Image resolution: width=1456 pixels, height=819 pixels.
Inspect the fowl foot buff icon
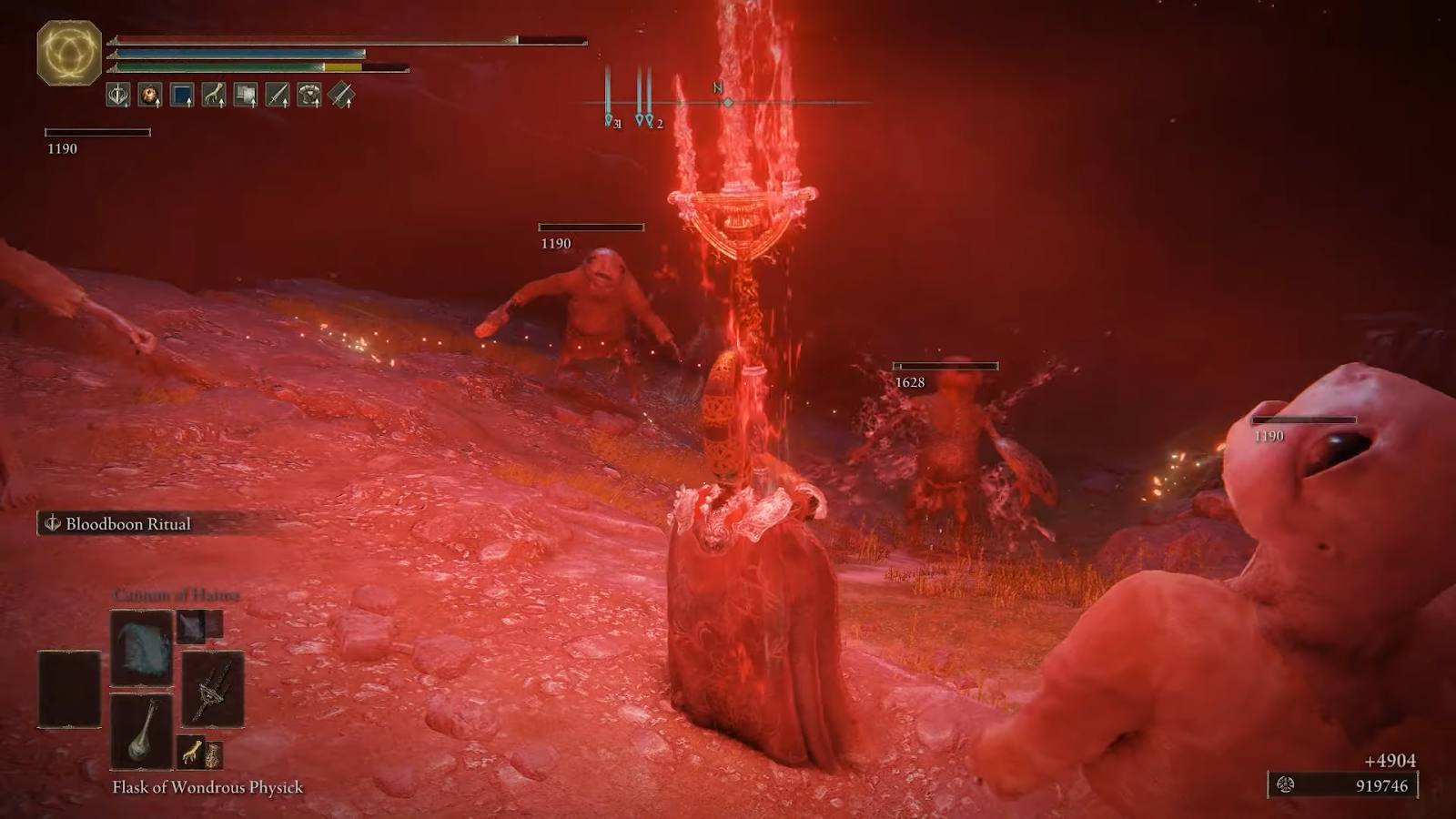coord(214,95)
